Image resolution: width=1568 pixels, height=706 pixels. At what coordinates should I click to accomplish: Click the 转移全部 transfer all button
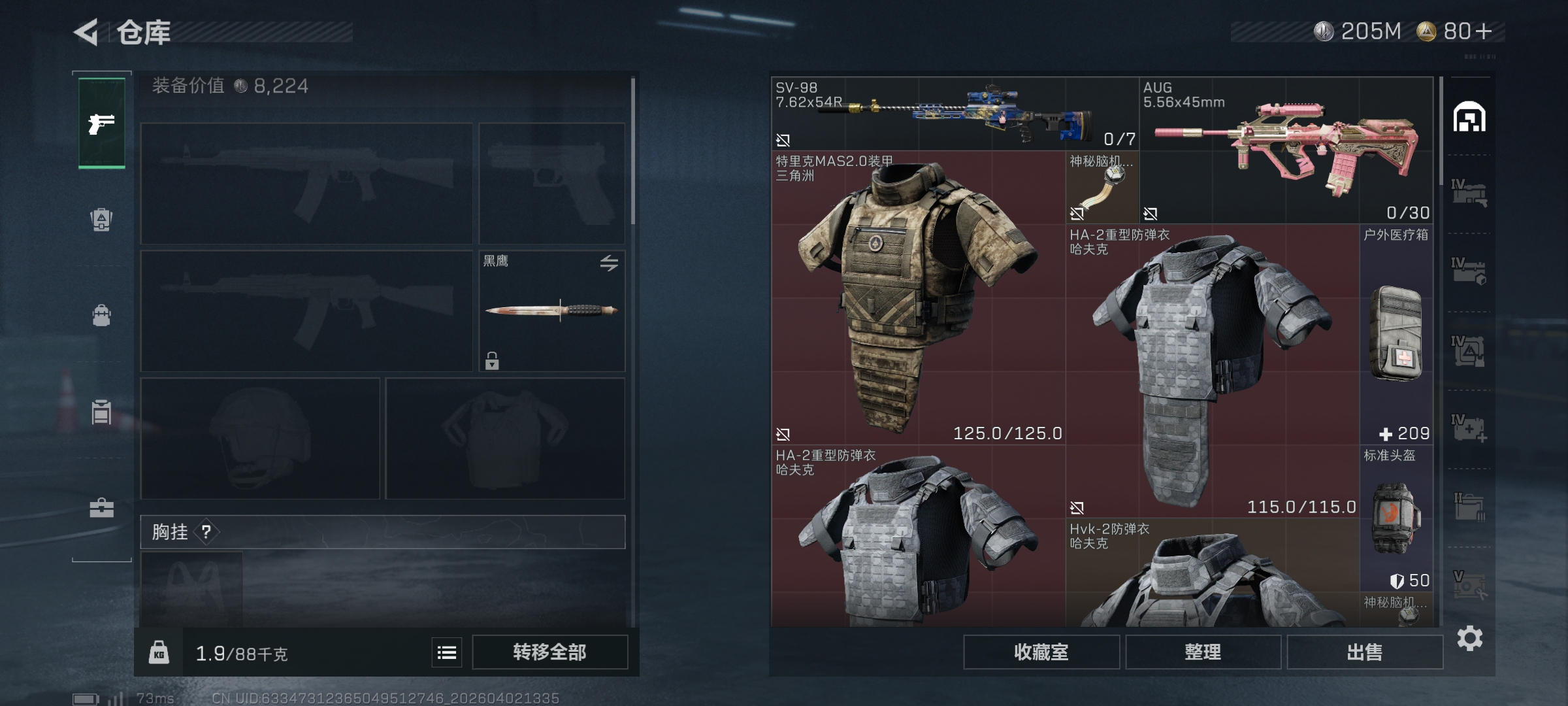coord(549,652)
